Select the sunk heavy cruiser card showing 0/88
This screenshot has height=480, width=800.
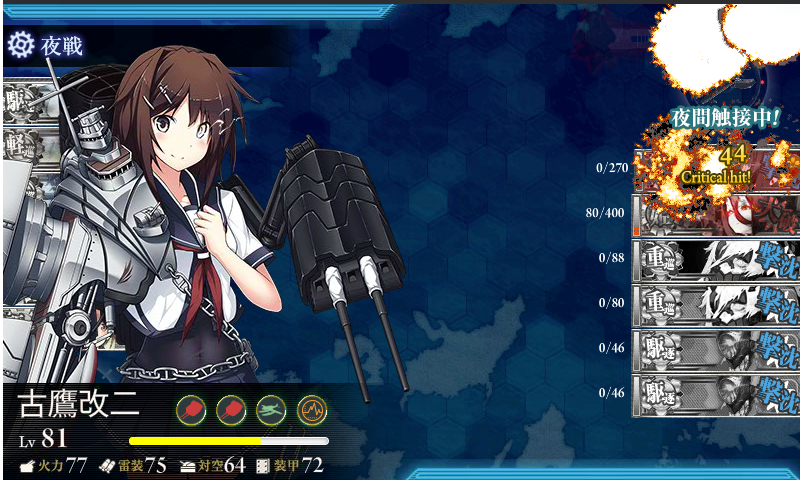click(x=716, y=258)
